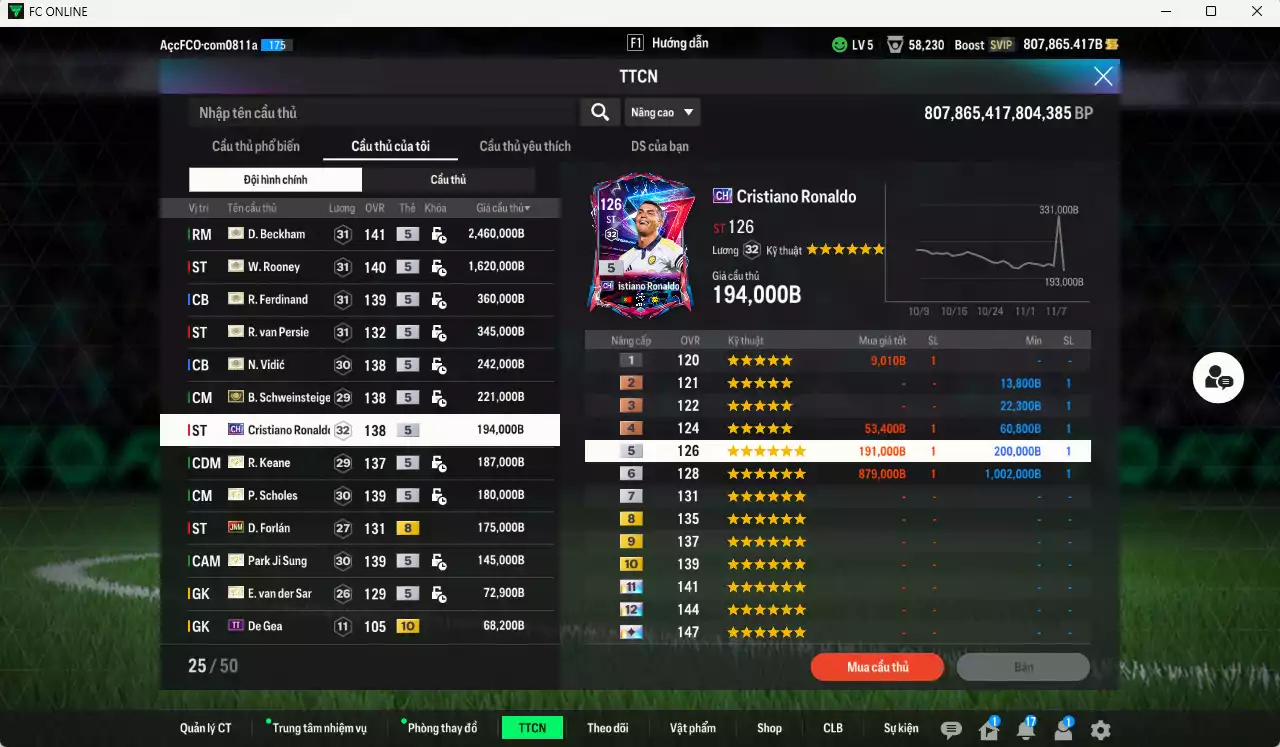Switch to the Shop tab on the bottom bar
The width and height of the screenshot is (1280, 747).
(769, 727)
